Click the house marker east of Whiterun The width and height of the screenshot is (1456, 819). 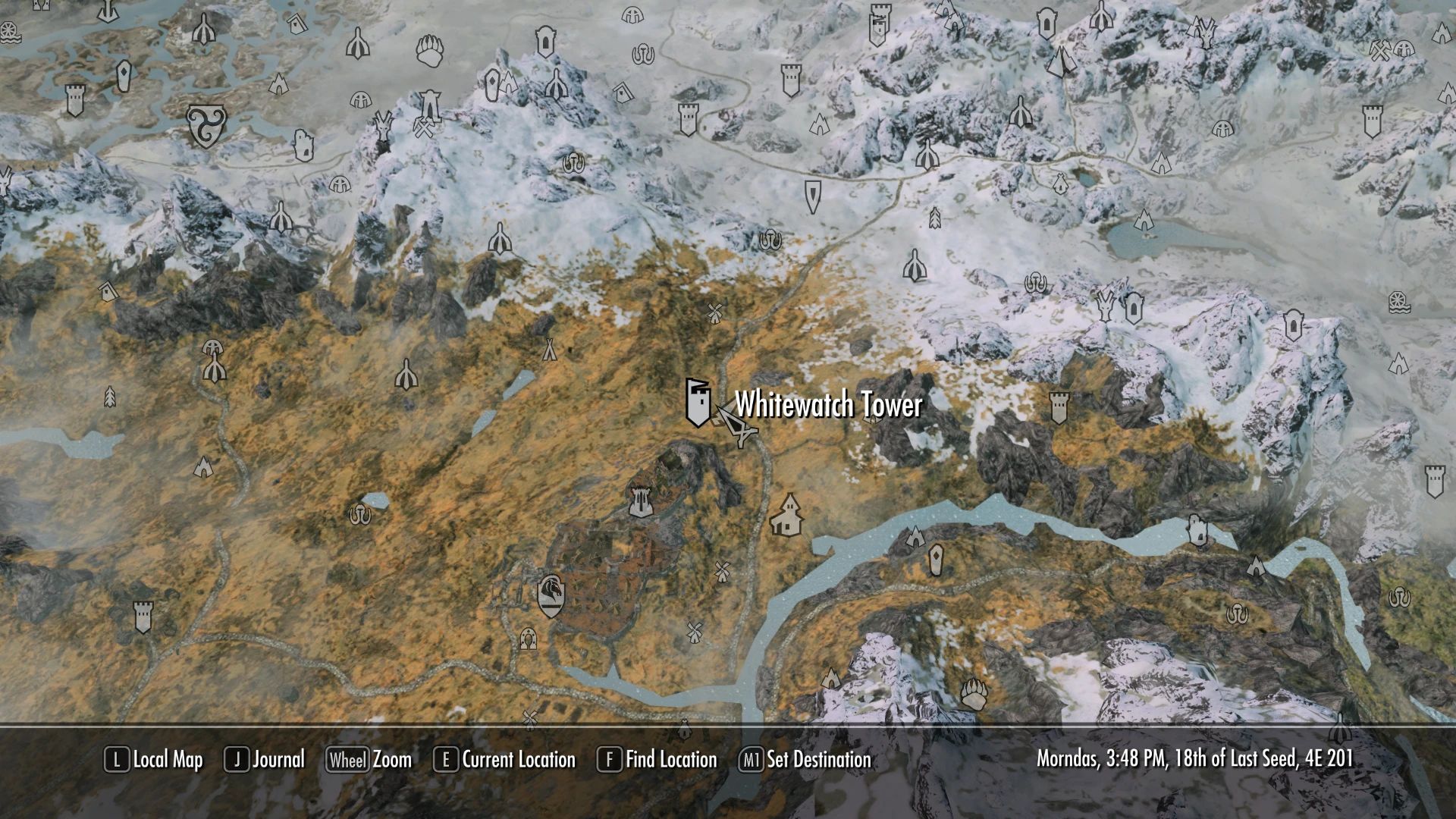788,515
